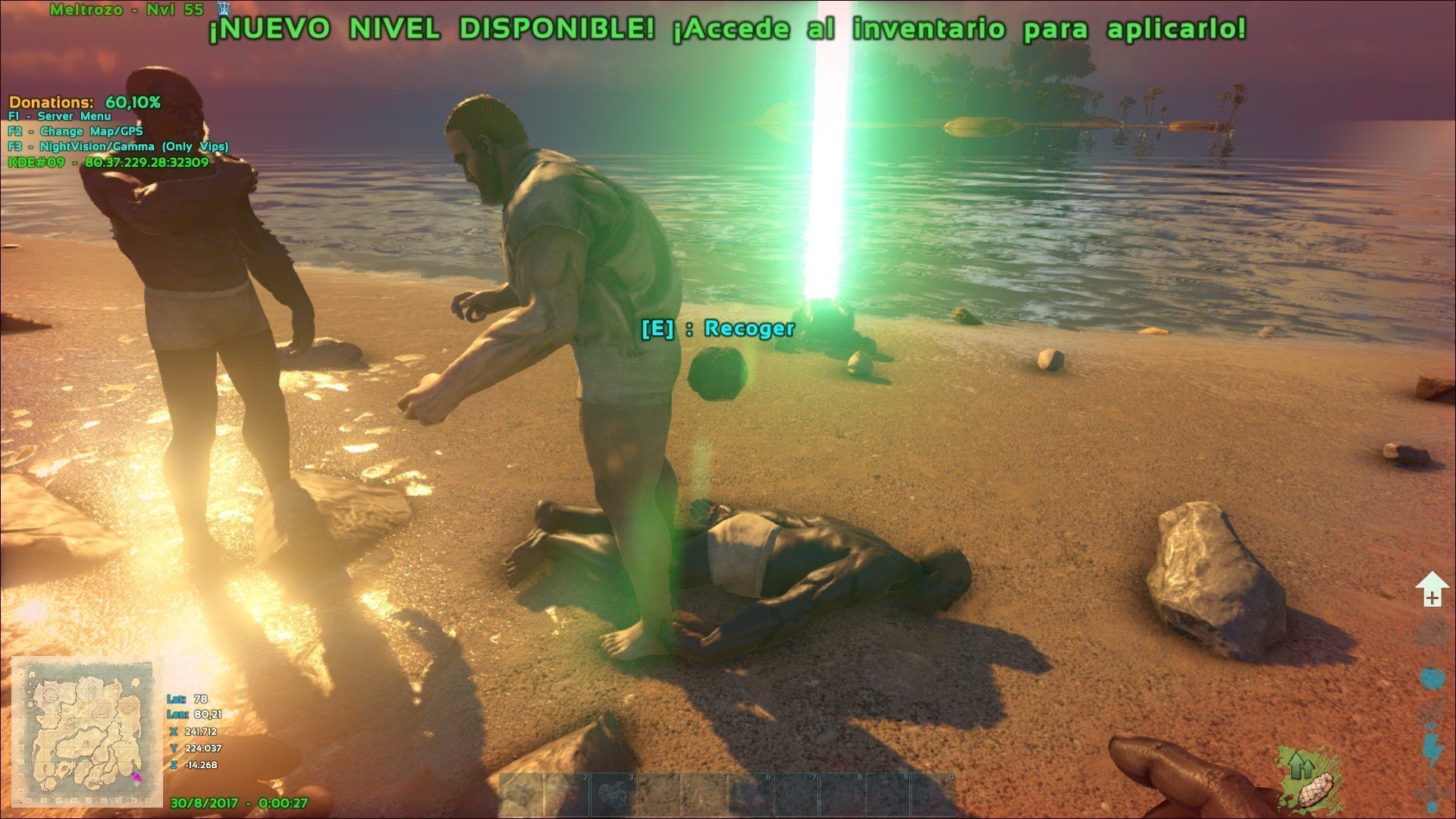The height and width of the screenshot is (819, 1456).
Task: Open the island minimap
Action: pos(86,732)
